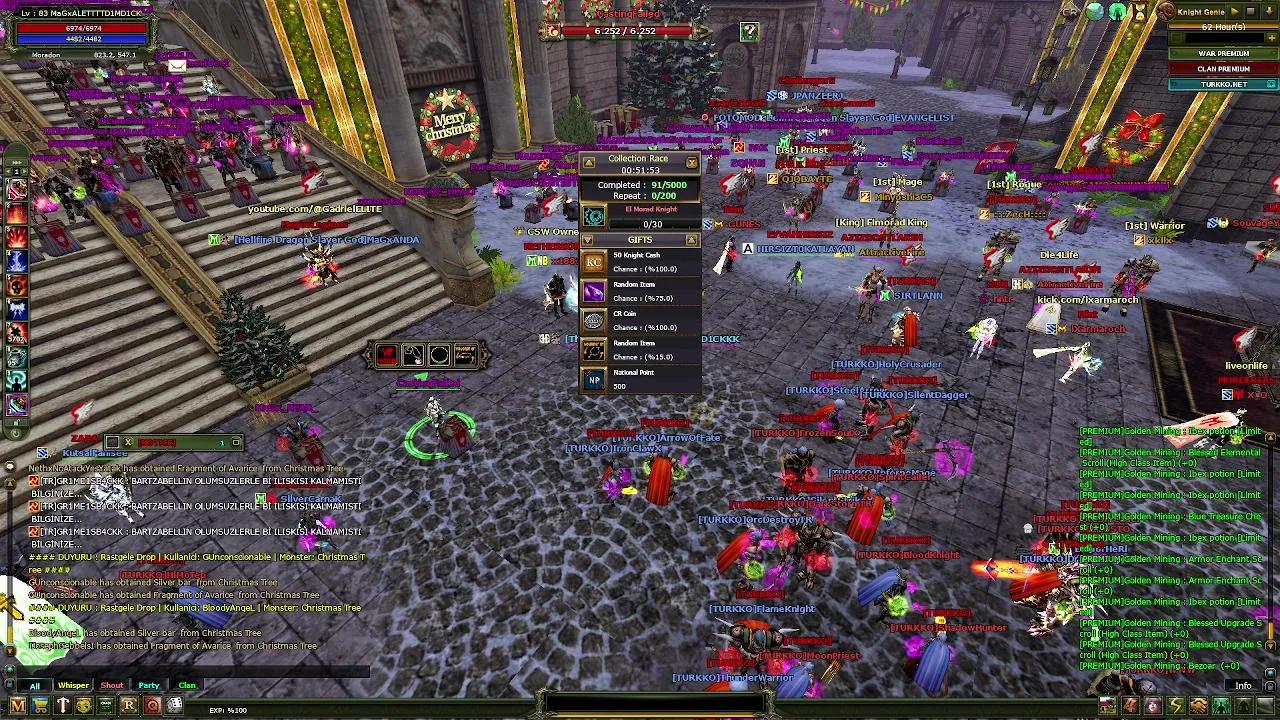Switch to the Whisper chat tab
1280x720 pixels.
pos(72,685)
